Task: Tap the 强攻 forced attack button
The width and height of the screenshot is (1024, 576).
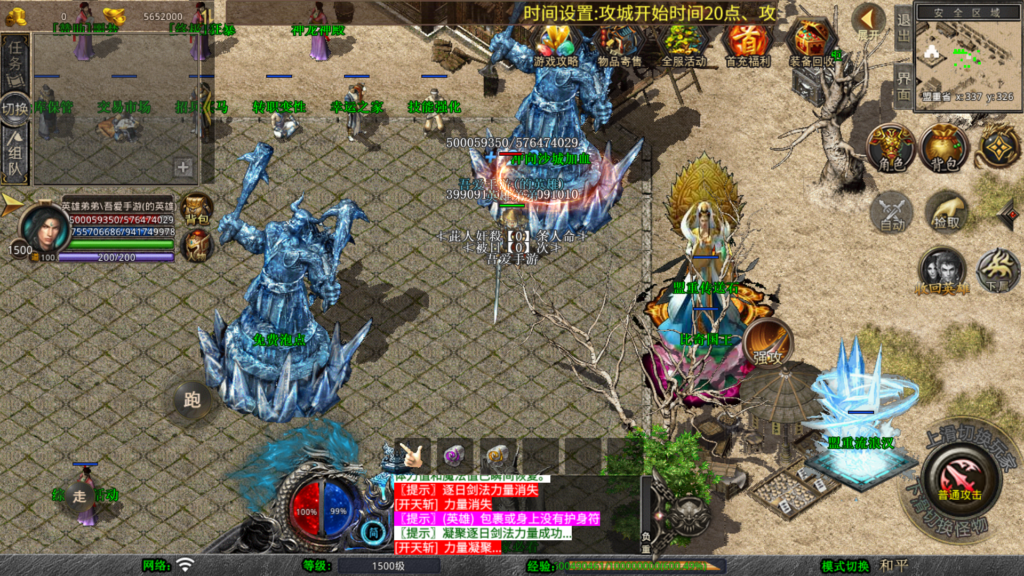Action: [x=767, y=343]
